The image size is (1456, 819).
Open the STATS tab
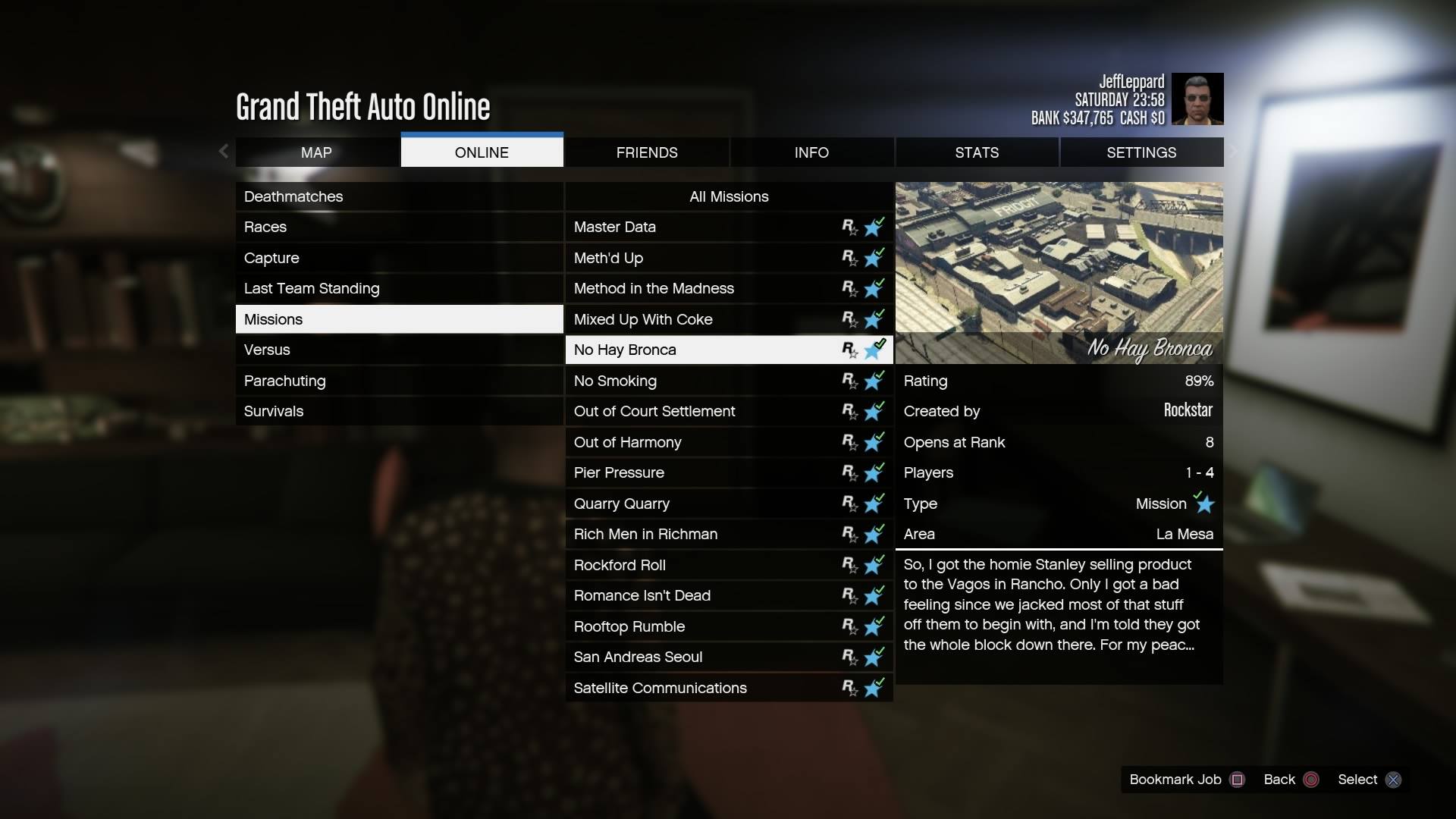click(x=977, y=152)
